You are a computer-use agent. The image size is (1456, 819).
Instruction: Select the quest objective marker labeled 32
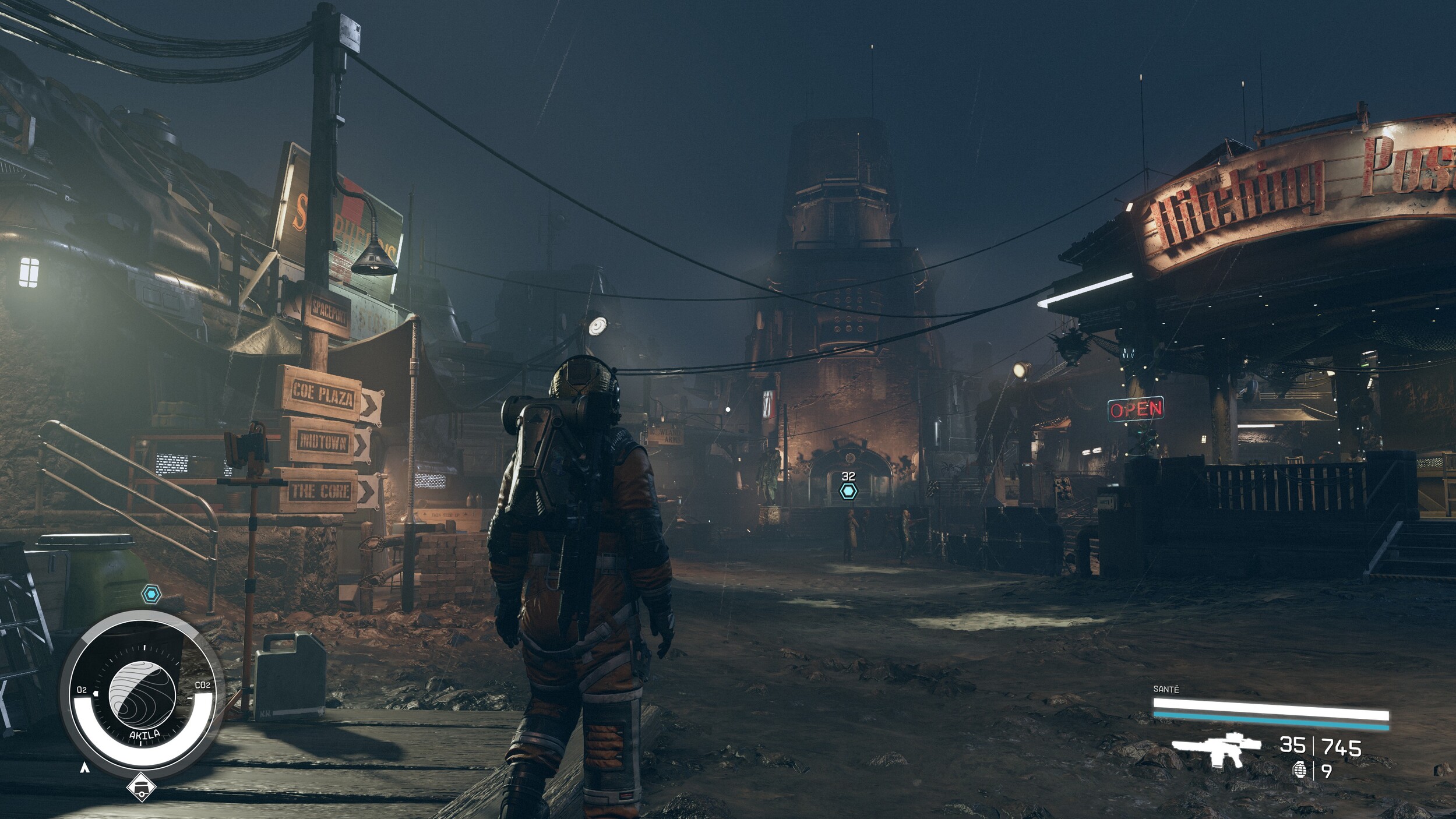(x=848, y=491)
